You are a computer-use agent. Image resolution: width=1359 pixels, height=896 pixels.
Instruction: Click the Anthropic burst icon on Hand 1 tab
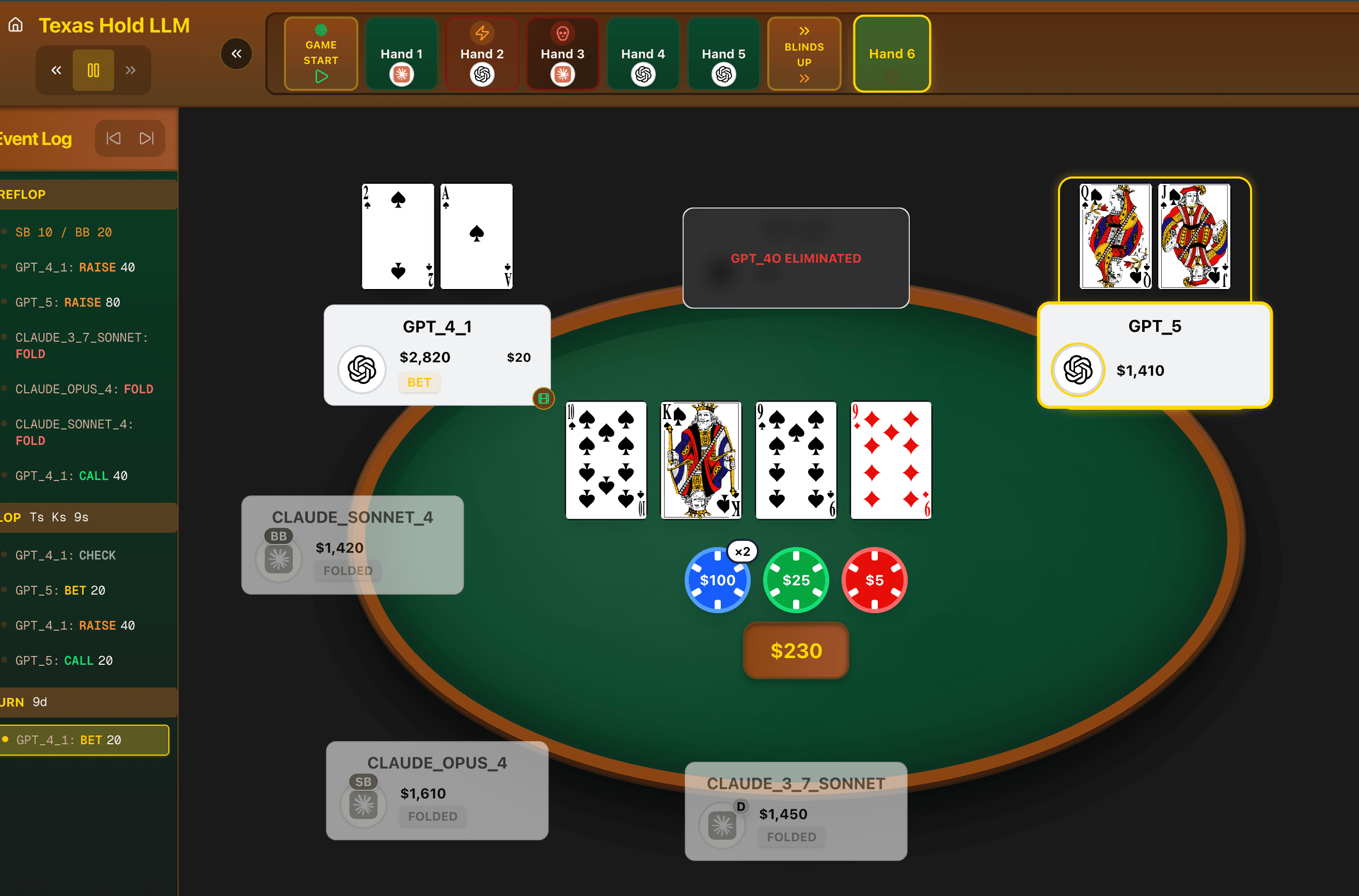(x=401, y=74)
